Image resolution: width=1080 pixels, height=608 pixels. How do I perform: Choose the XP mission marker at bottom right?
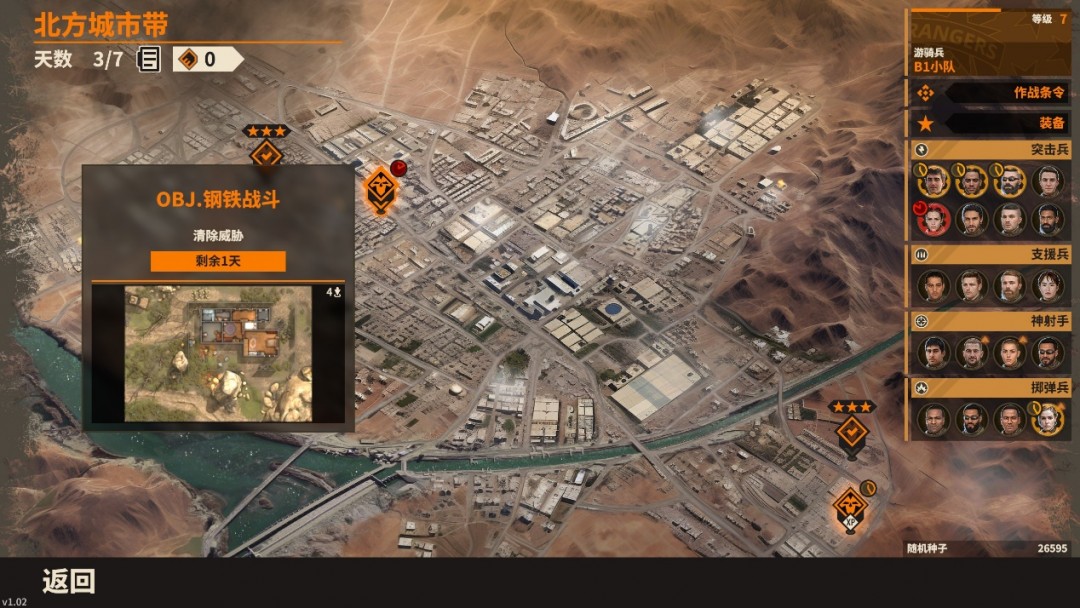point(850,505)
